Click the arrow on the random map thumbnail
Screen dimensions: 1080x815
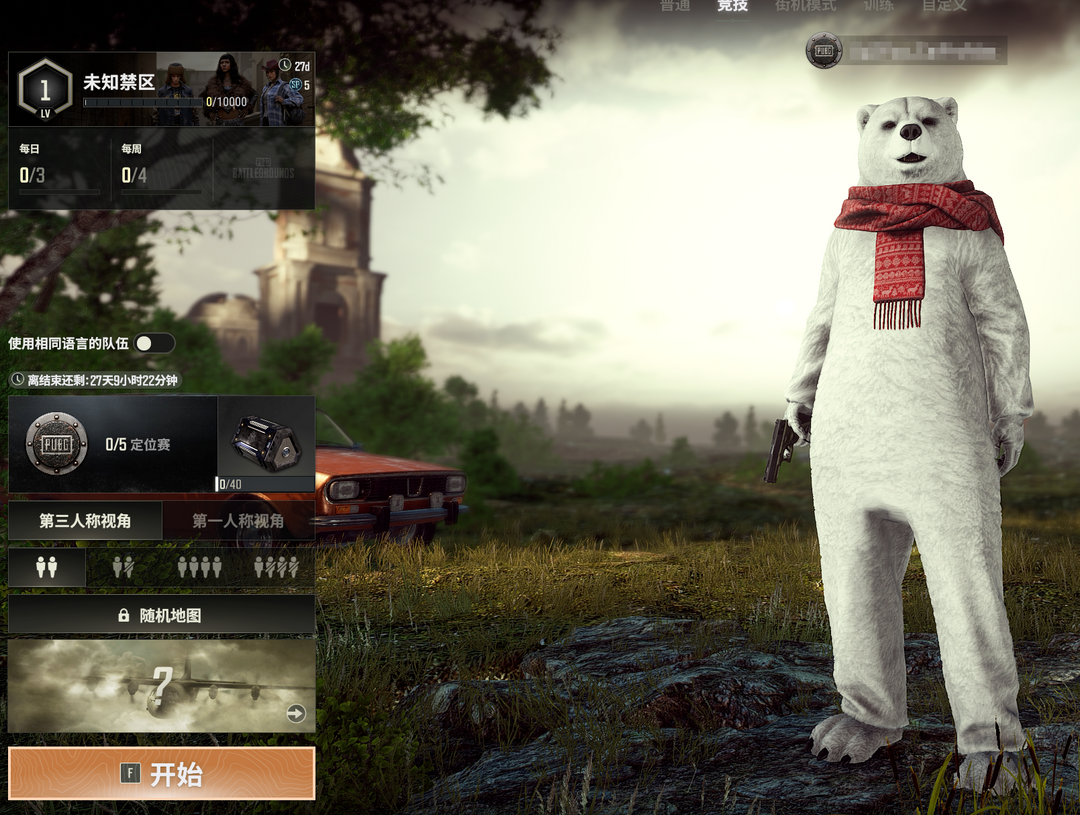tap(296, 713)
